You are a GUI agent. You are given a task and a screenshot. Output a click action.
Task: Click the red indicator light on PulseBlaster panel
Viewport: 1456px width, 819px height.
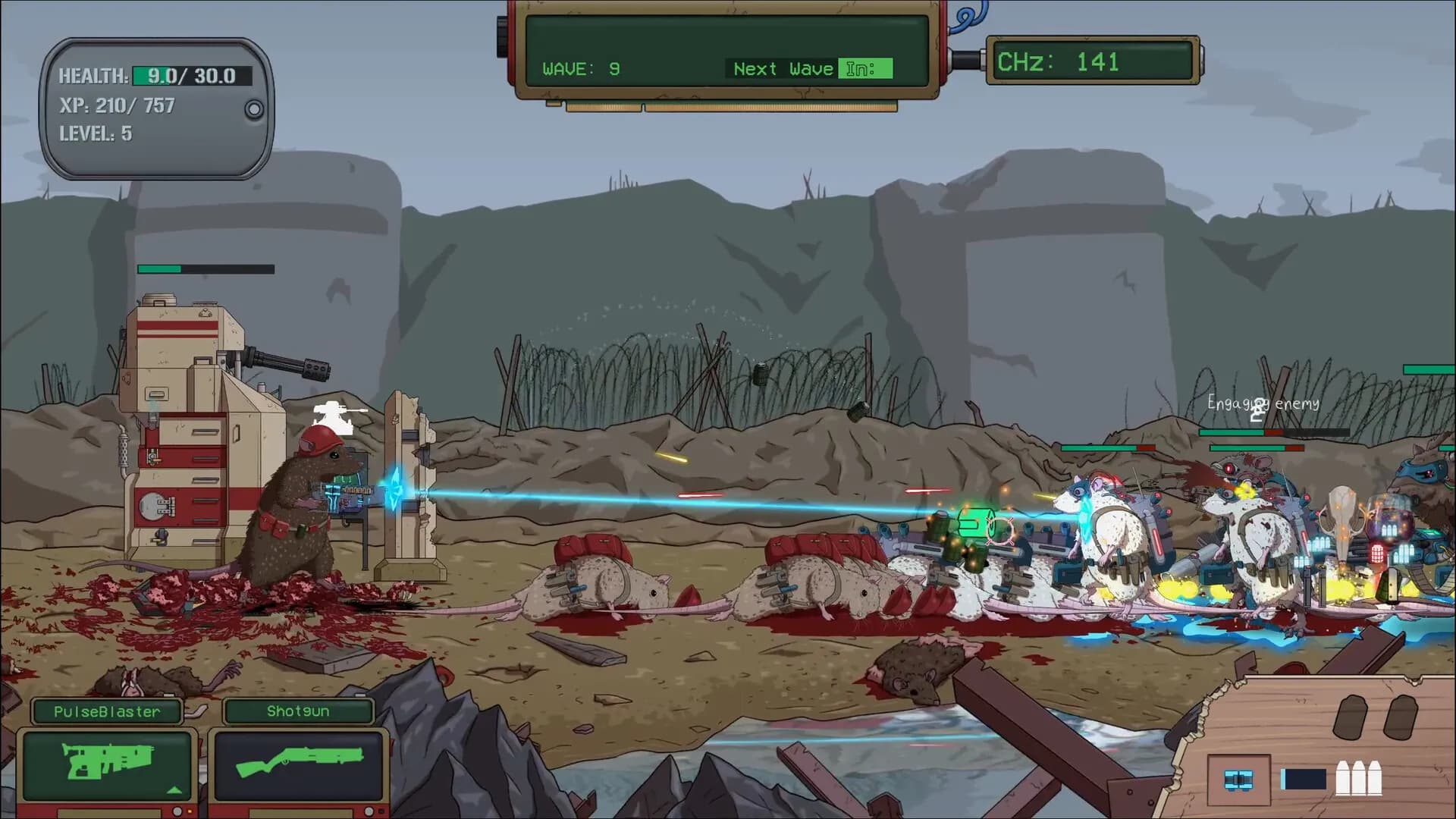click(x=190, y=811)
